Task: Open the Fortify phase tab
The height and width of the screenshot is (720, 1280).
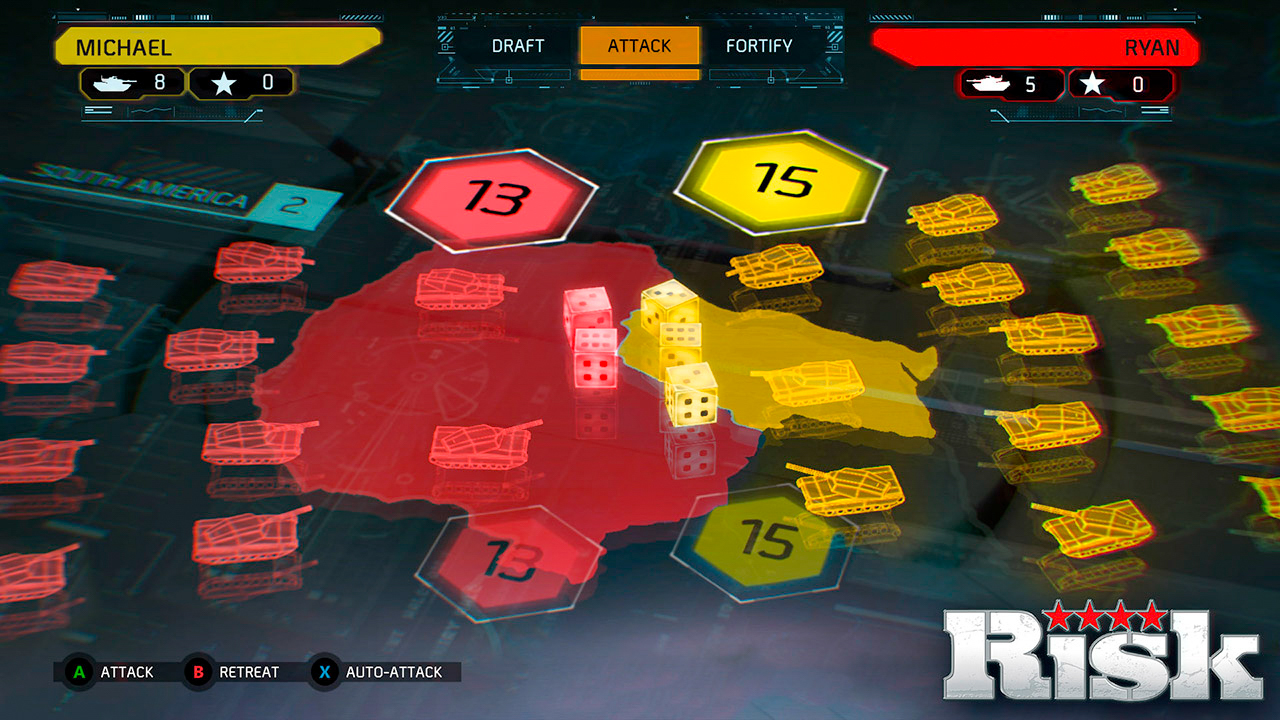Action: coord(759,46)
